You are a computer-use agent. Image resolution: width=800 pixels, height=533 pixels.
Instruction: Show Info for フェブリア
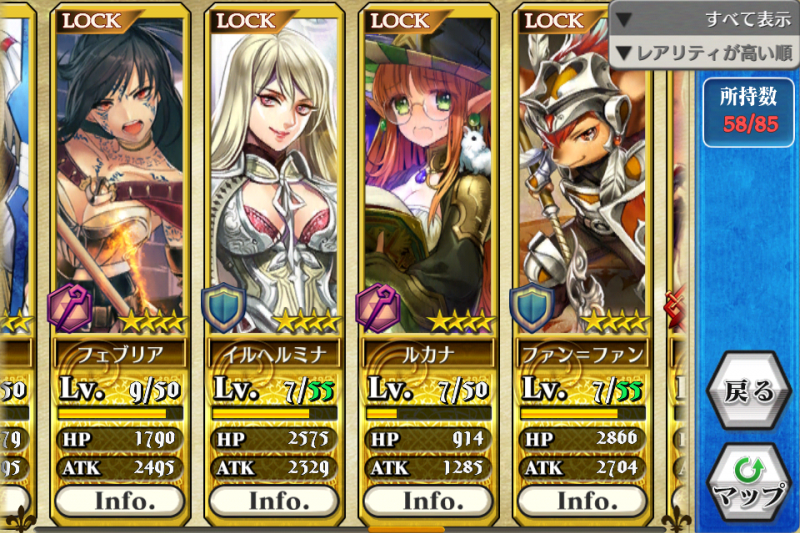pyautogui.click(x=120, y=500)
